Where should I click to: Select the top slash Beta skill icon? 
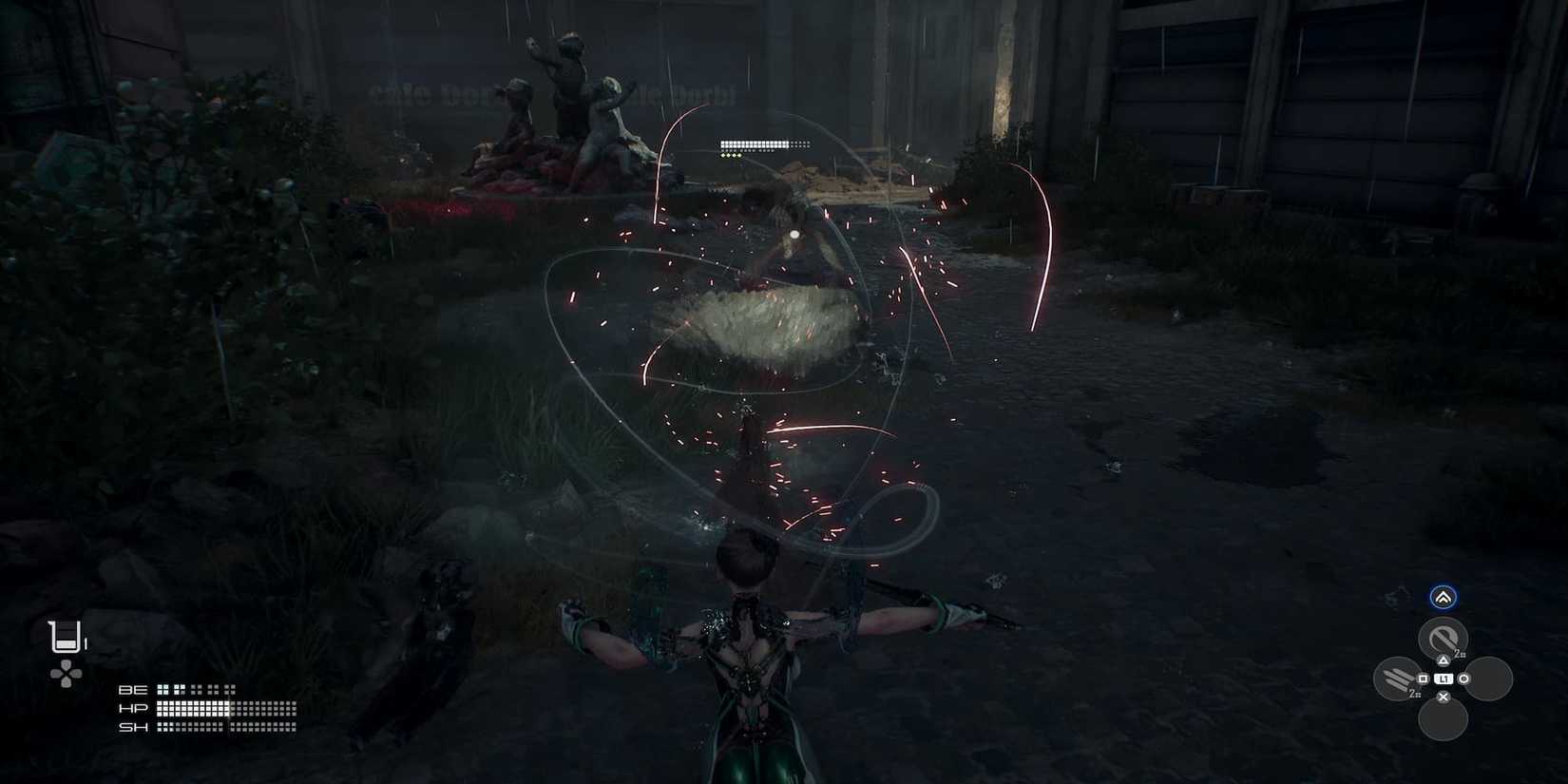click(1444, 637)
